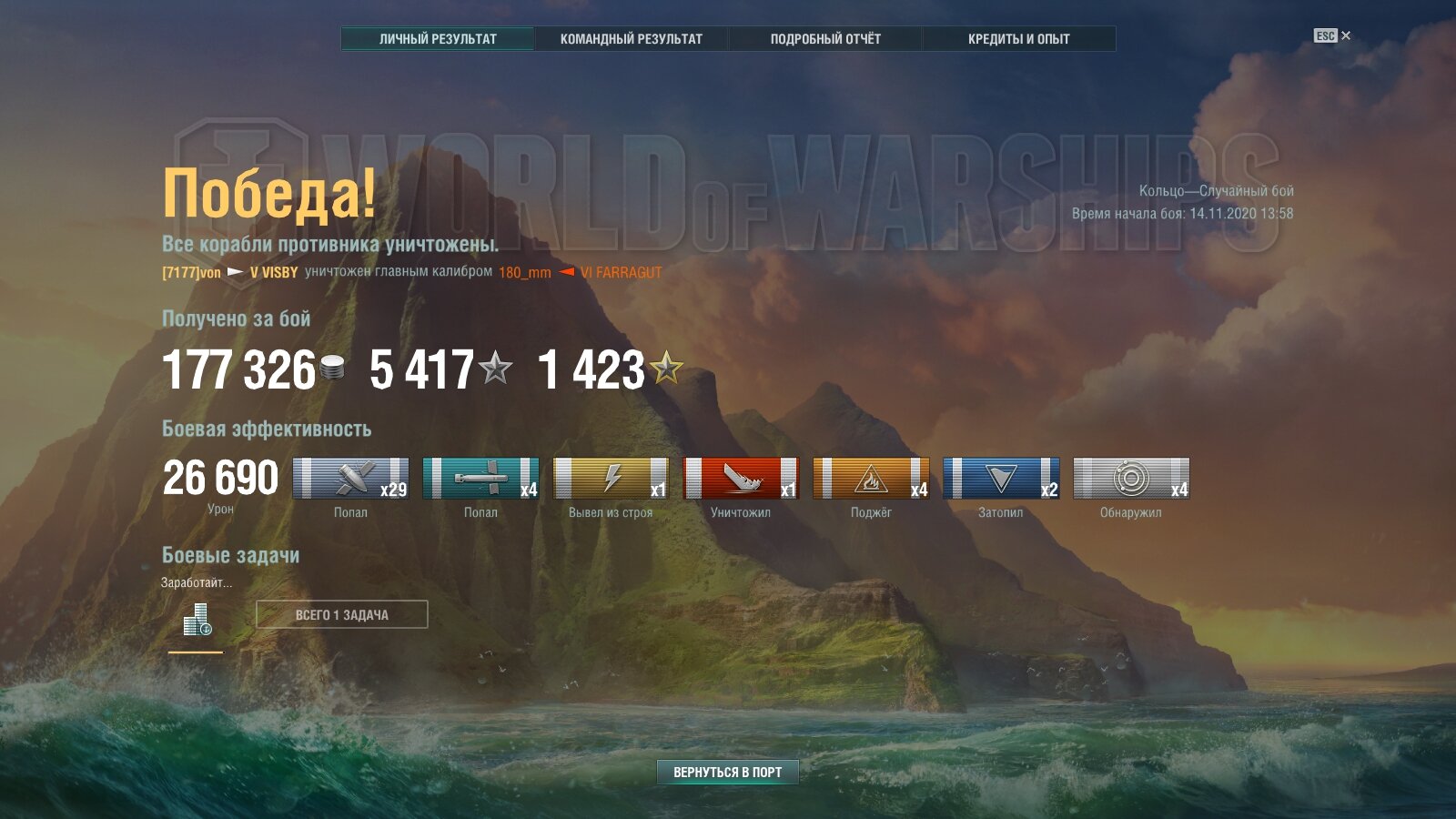Open the Всего 1 задача button
Viewport: 1456px width, 819px height.
click(x=341, y=615)
